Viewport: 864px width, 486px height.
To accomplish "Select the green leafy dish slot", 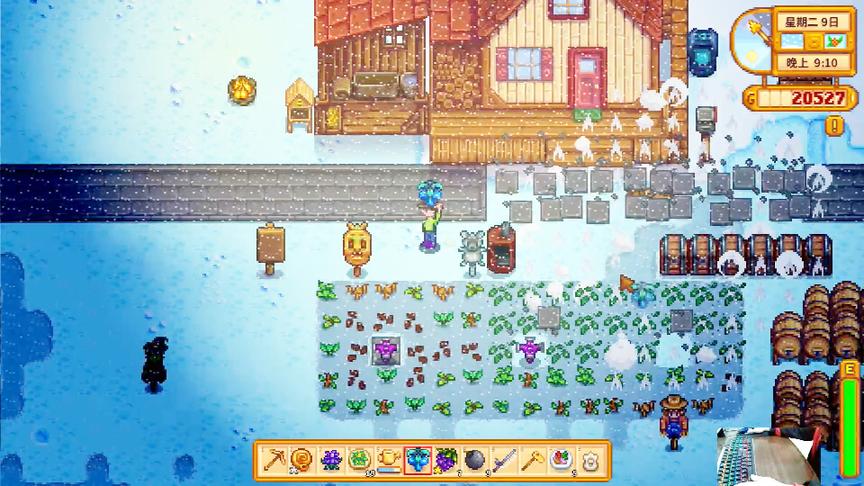I will point(359,459).
